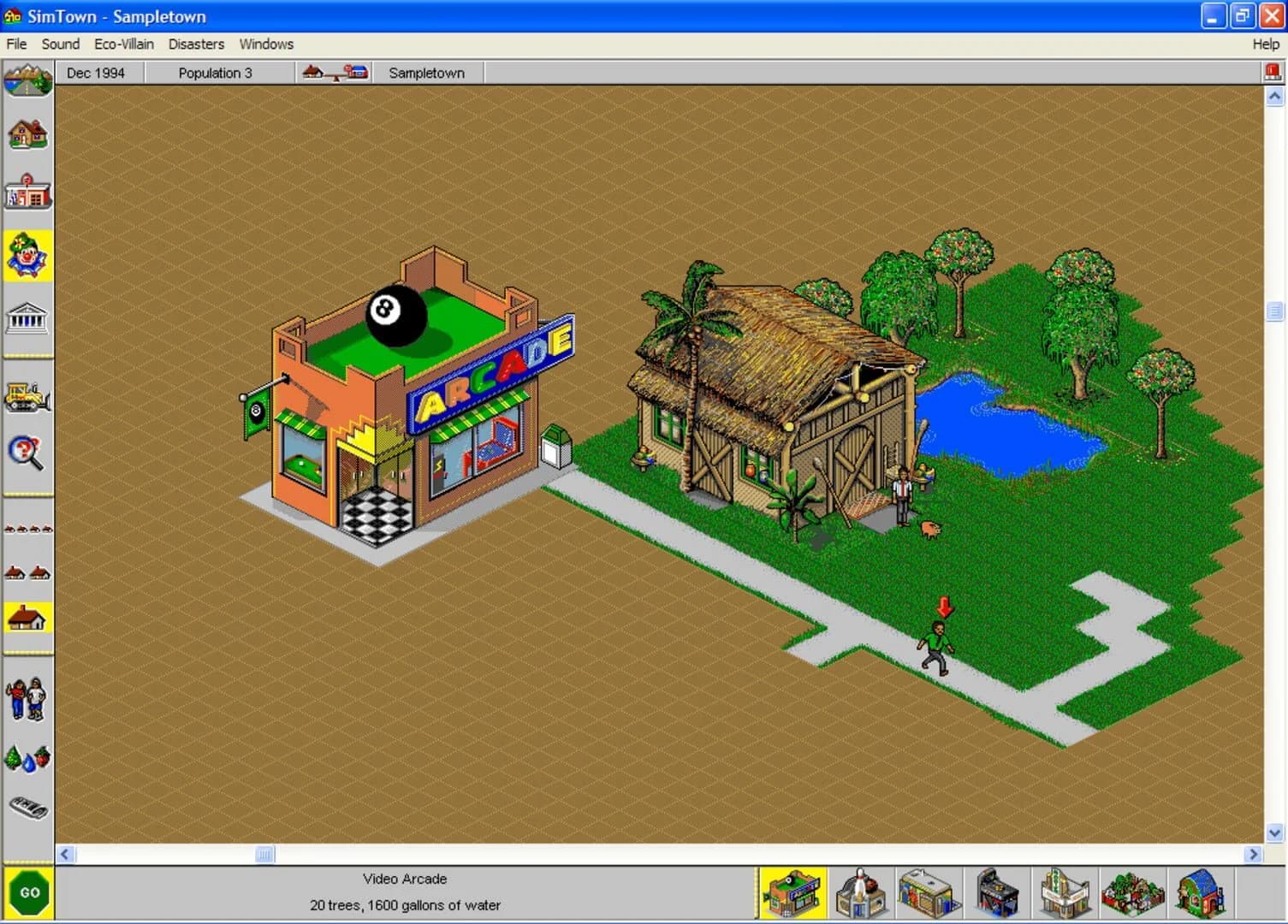Select the bowling alley building

(x=860, y=891)
